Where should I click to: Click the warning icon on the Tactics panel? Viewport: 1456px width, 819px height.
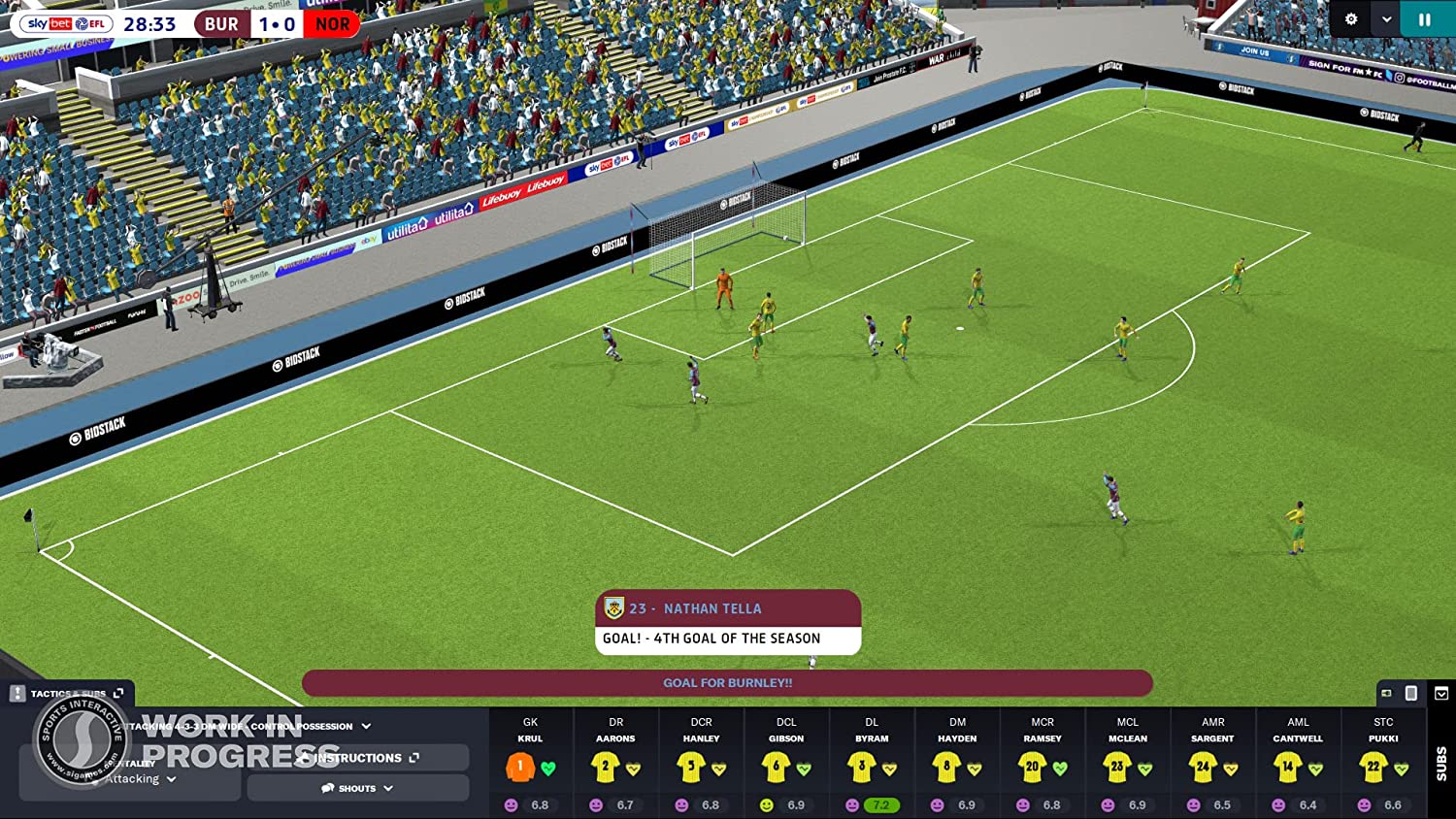click(x=17, y=693)
